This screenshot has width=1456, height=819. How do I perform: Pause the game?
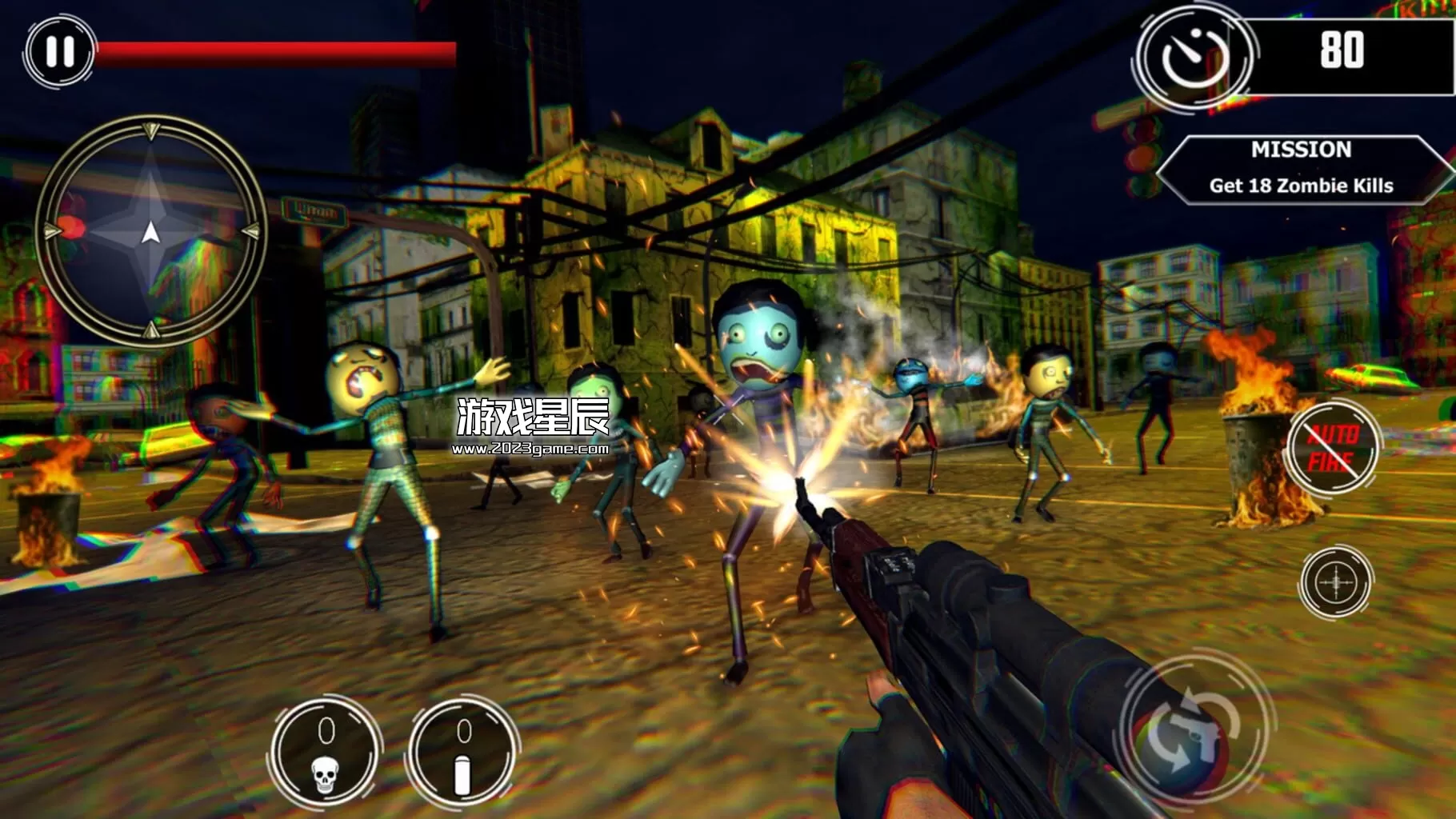(x=60, y=51)
